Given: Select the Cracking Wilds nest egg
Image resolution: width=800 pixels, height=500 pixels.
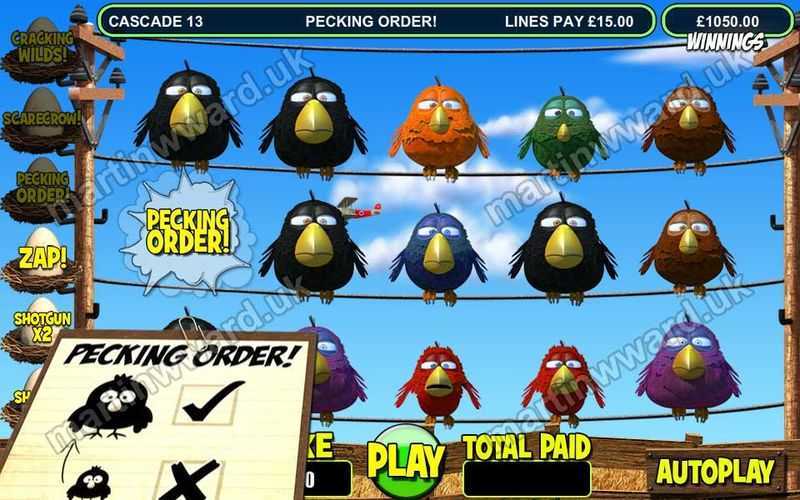Looking at the screenshot, I should pos(40,49).
